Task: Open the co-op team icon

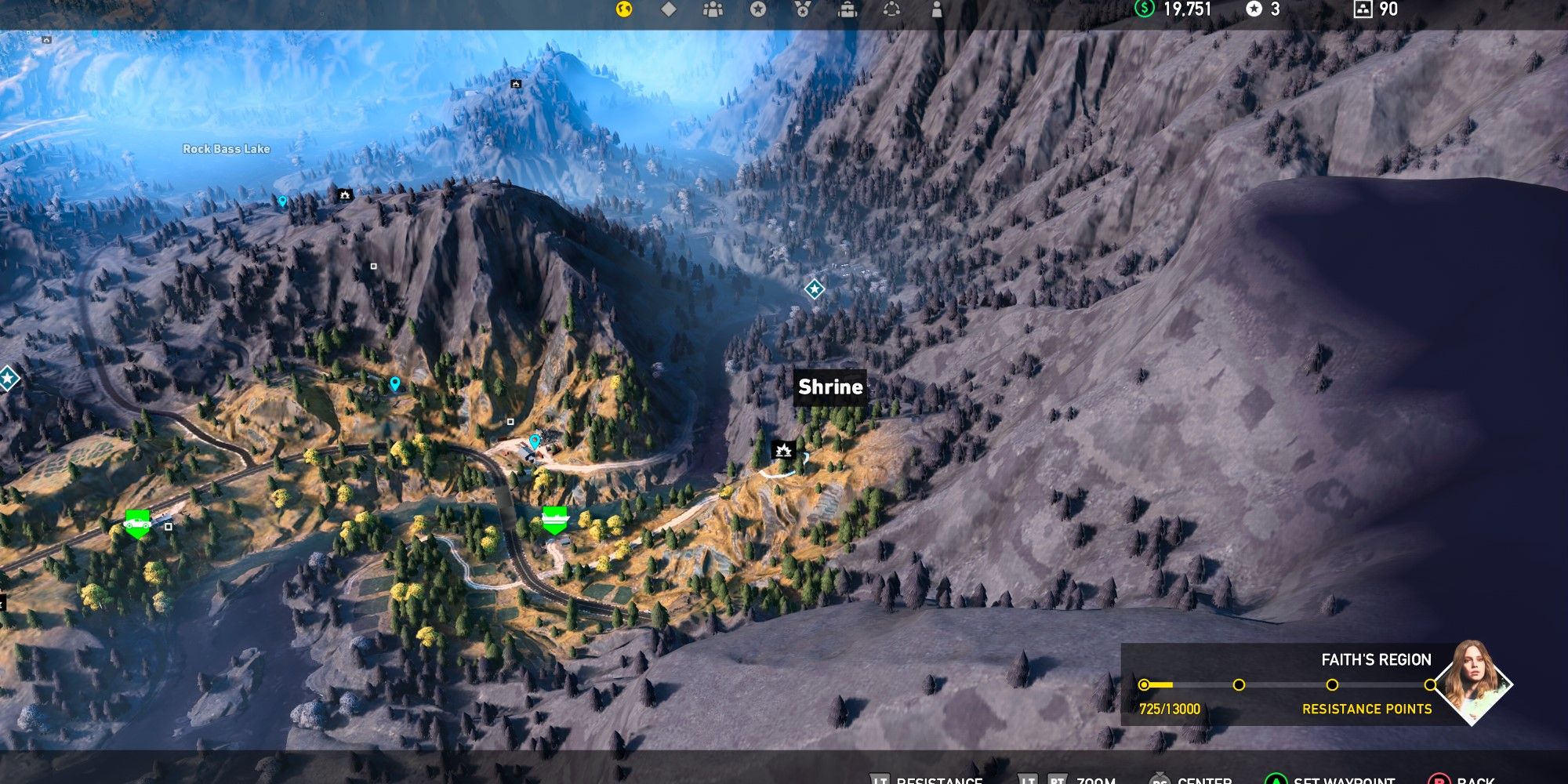Action: coord(712,10)
